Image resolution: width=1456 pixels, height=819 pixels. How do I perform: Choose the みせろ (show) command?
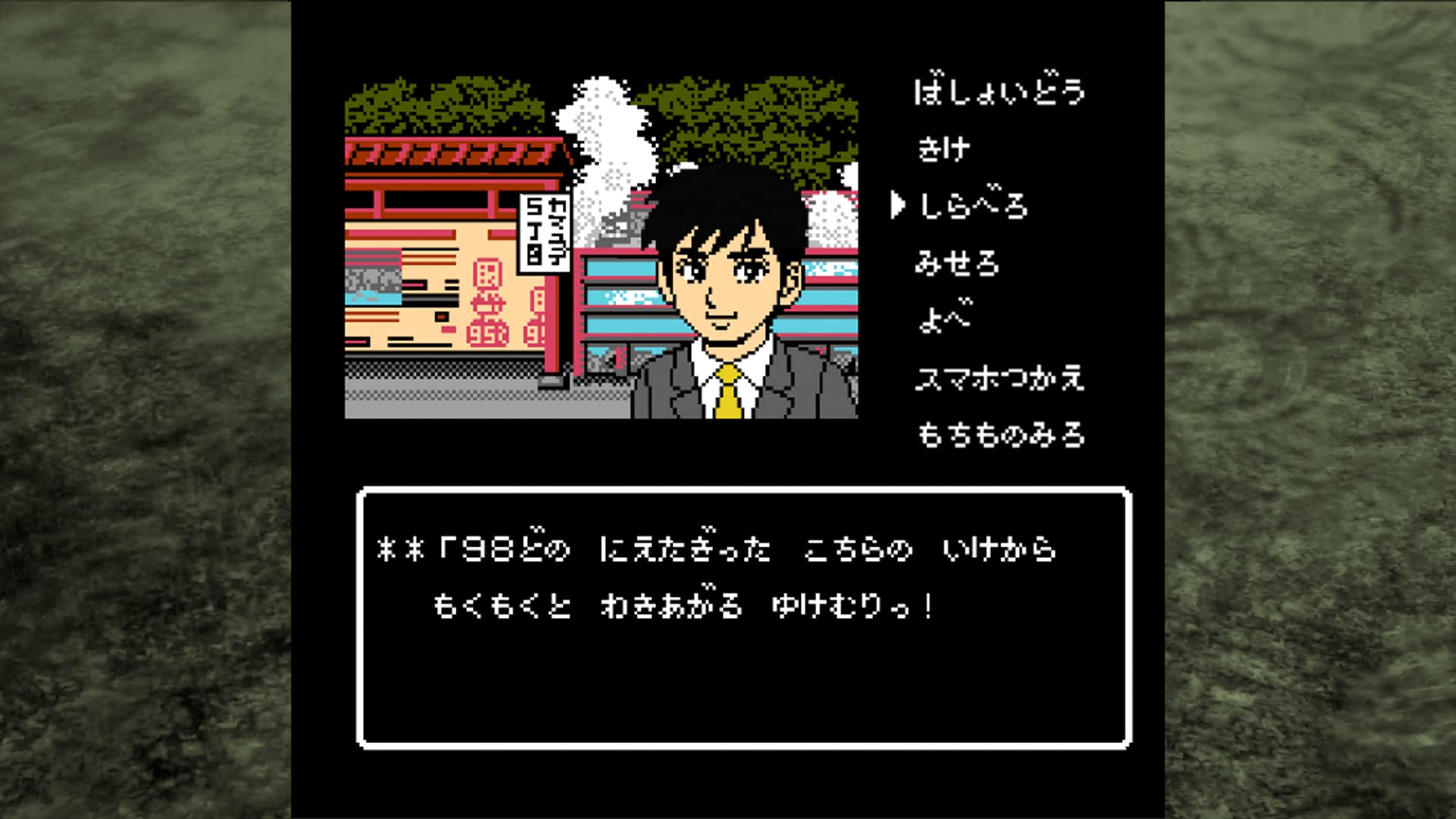pyautogui.click(x=957, y=263)
